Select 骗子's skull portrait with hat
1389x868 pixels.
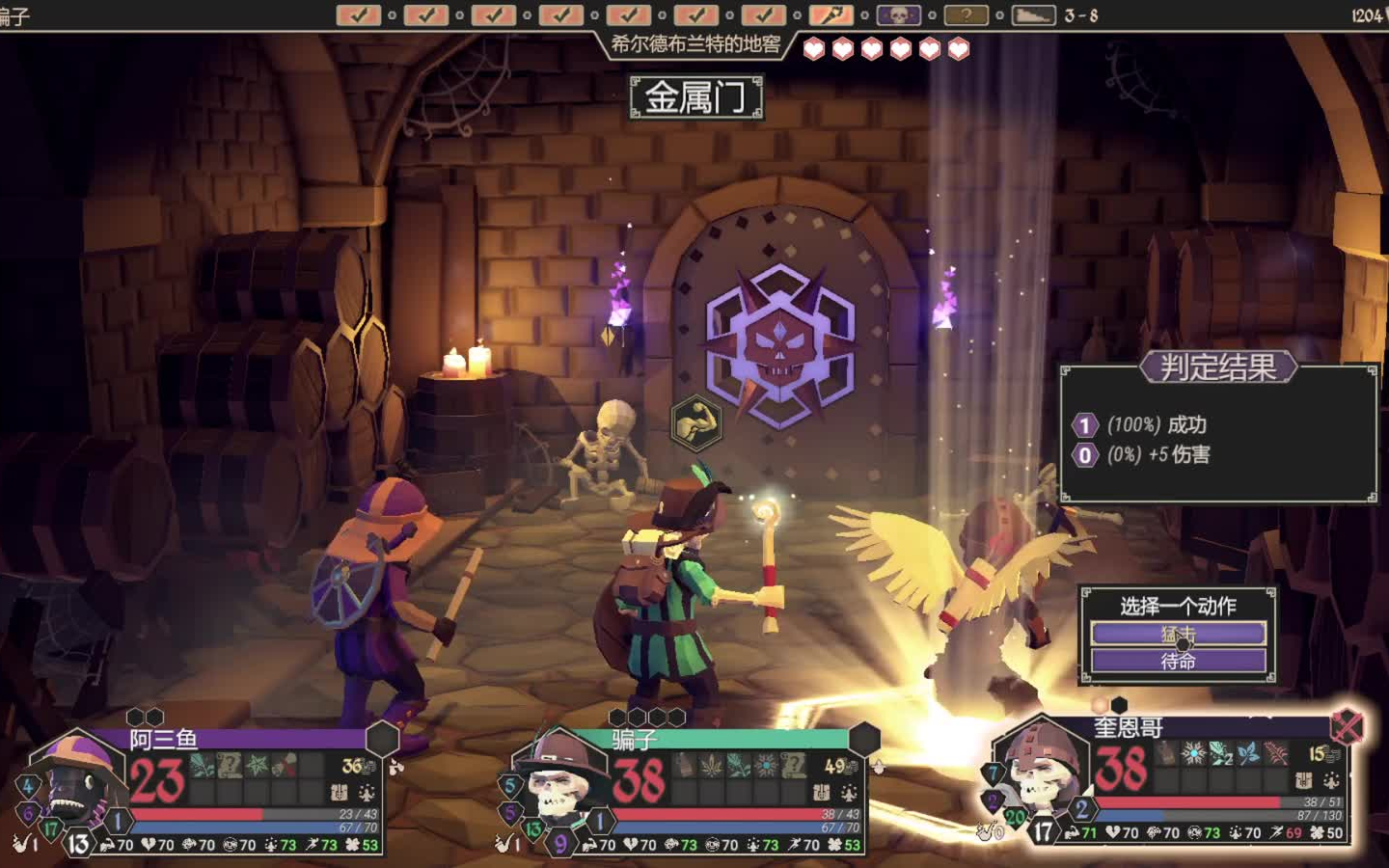pos(558,781)
